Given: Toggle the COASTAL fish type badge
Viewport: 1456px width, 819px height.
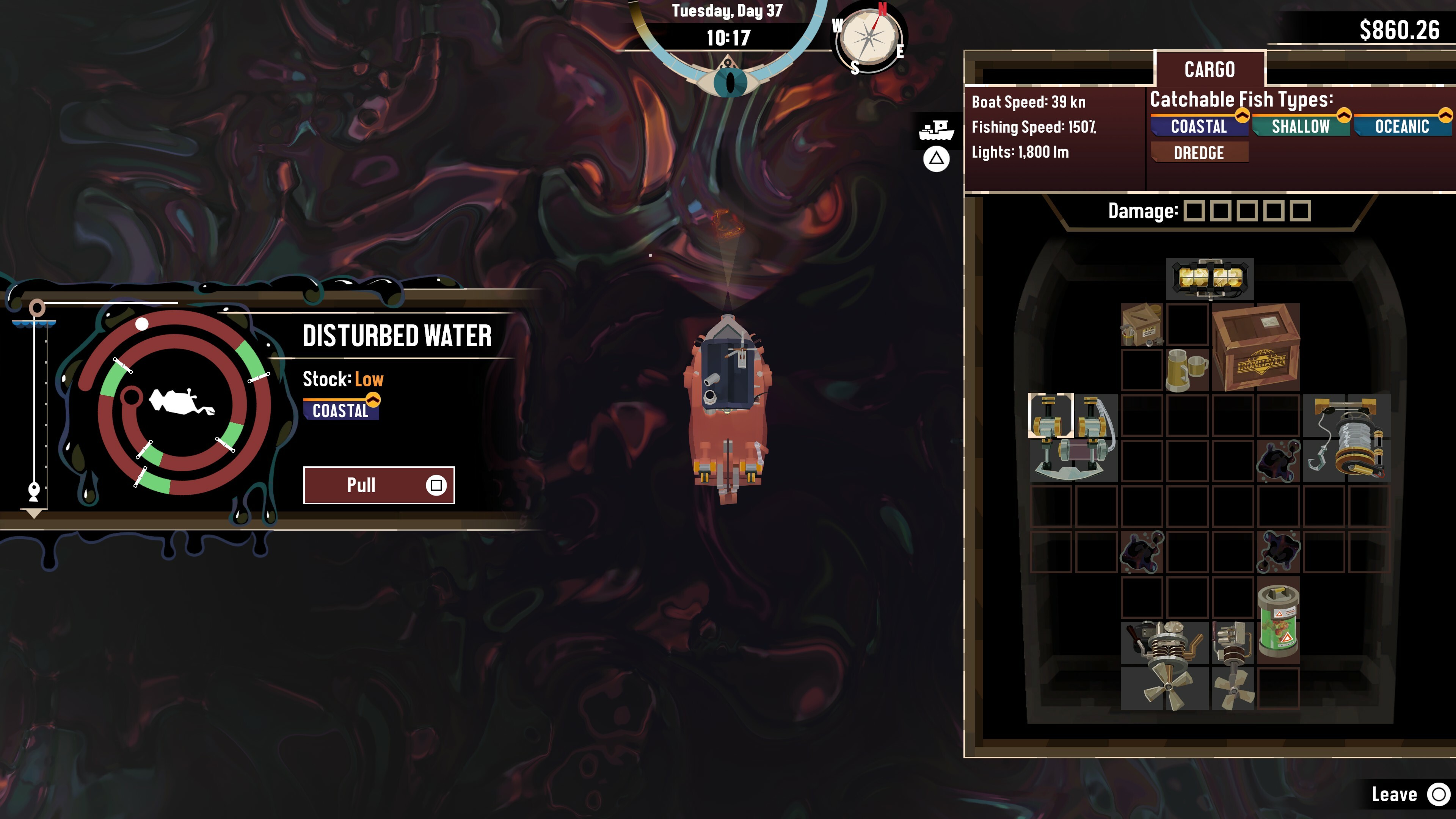Looking at the screenshot, I should tap(1198, 127).
